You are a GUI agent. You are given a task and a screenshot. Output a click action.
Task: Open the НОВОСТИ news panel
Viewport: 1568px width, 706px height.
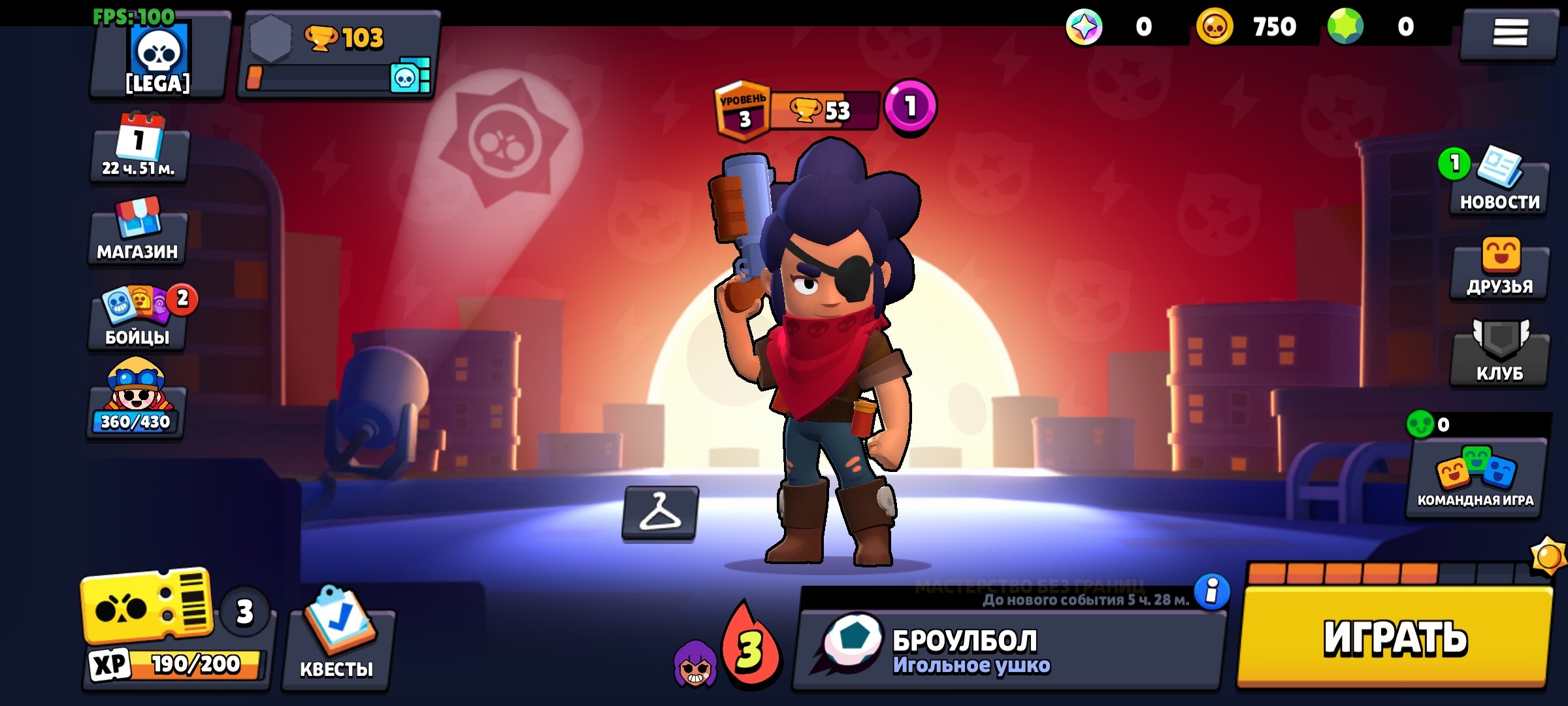click(x=1499, y=186)
